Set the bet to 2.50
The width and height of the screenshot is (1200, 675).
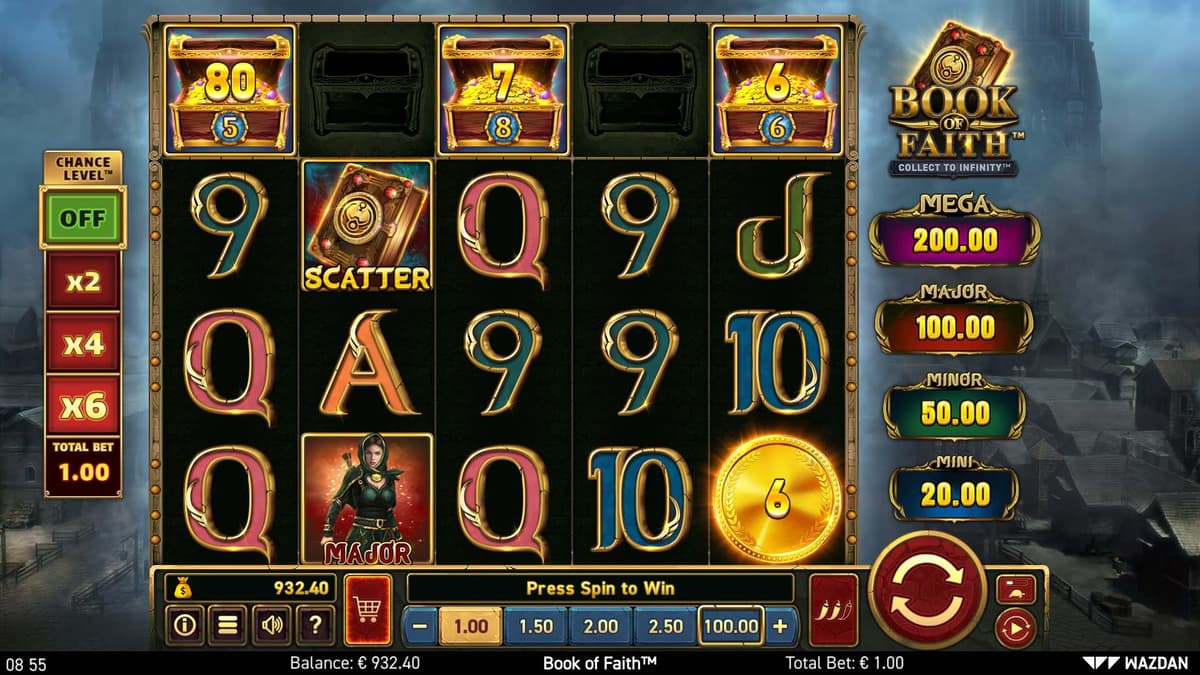click(665, 627)
